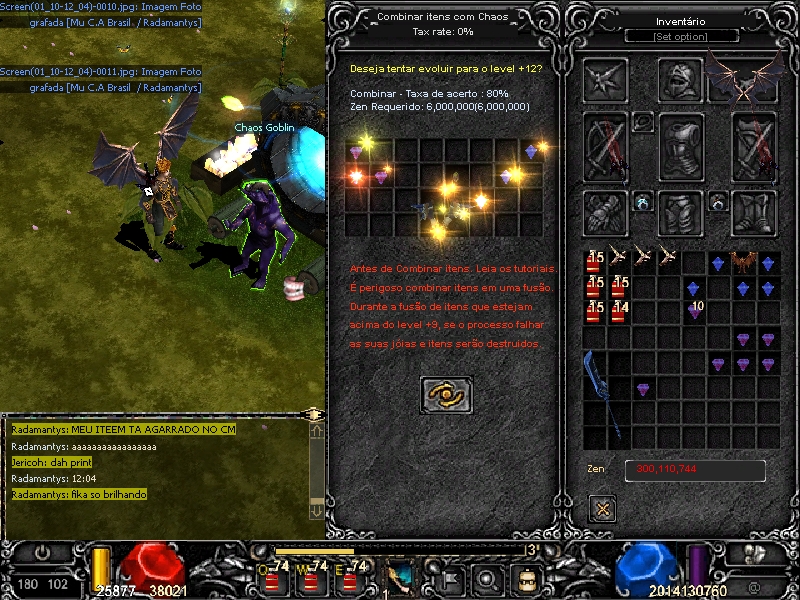Screen dimensions: 800x600
Task: Select the equipped boots slot
Action: (754, 212)
